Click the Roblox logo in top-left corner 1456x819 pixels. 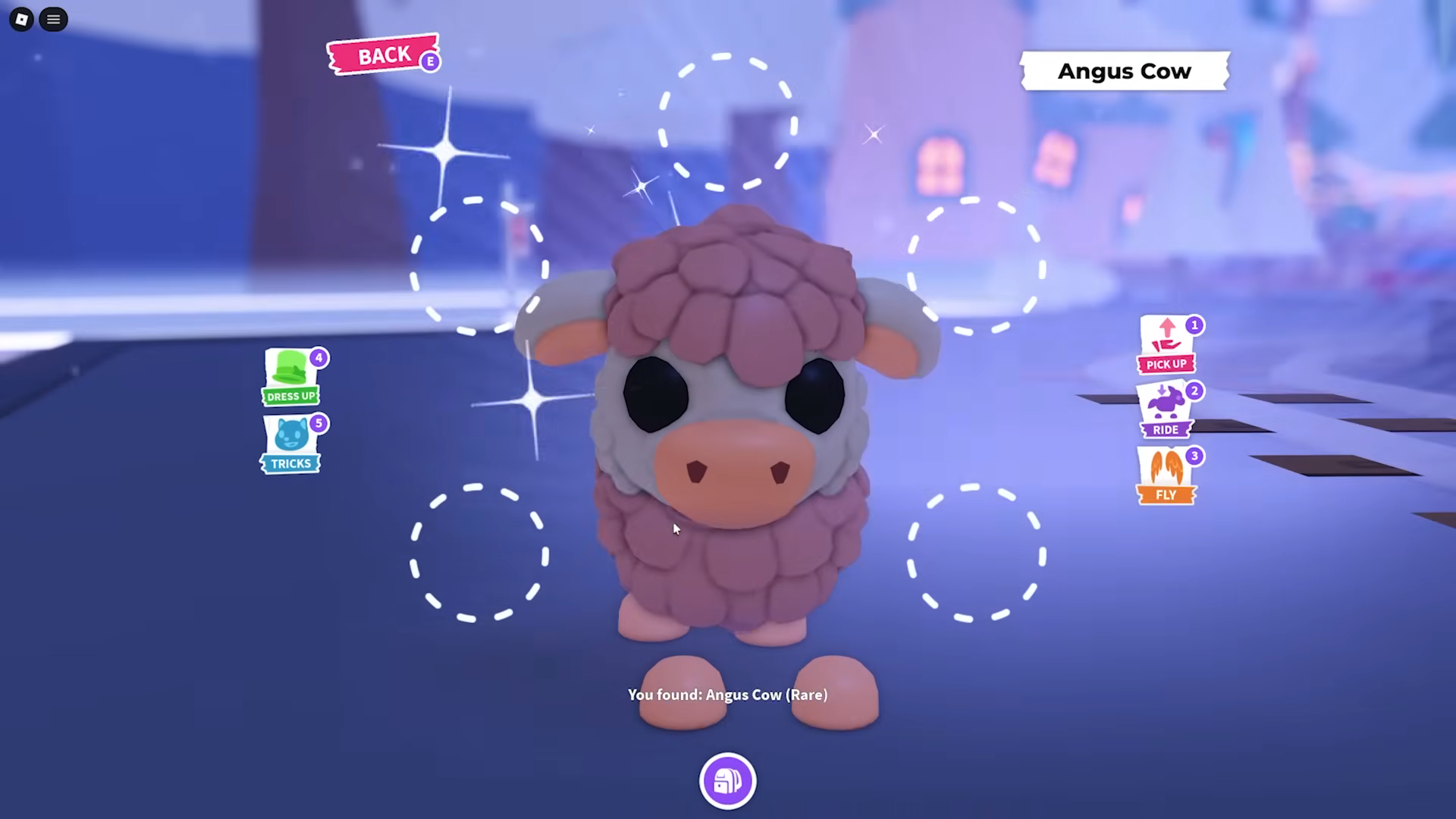coord(20,19)
